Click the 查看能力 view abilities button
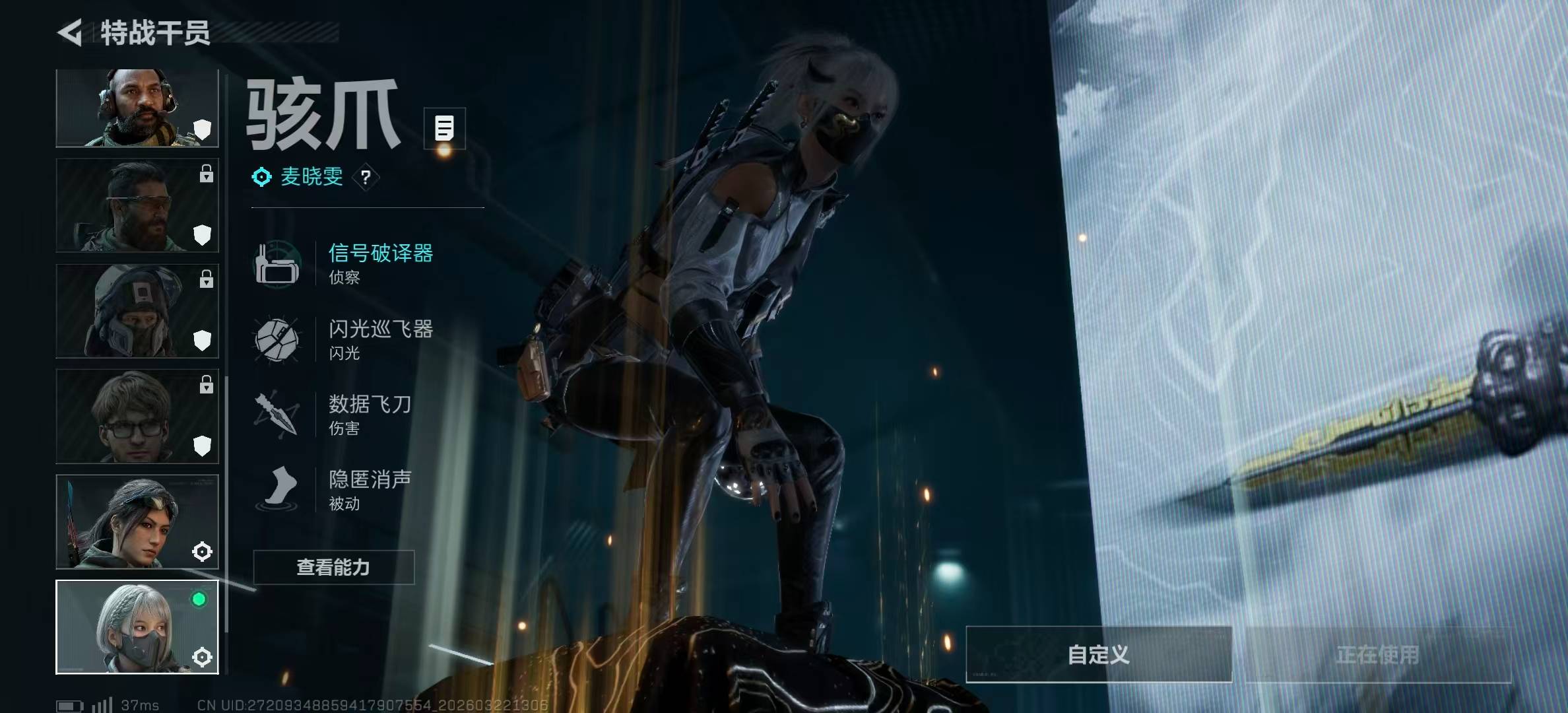This screenshot has width=1568, height=713. tap(333, 567)
